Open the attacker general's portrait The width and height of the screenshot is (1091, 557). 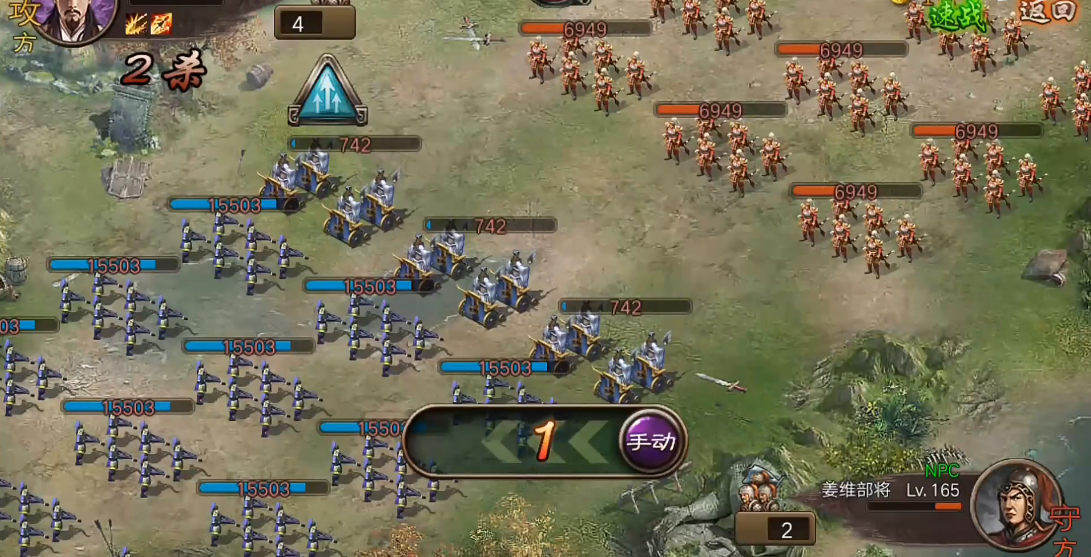(x=77, y=18)
